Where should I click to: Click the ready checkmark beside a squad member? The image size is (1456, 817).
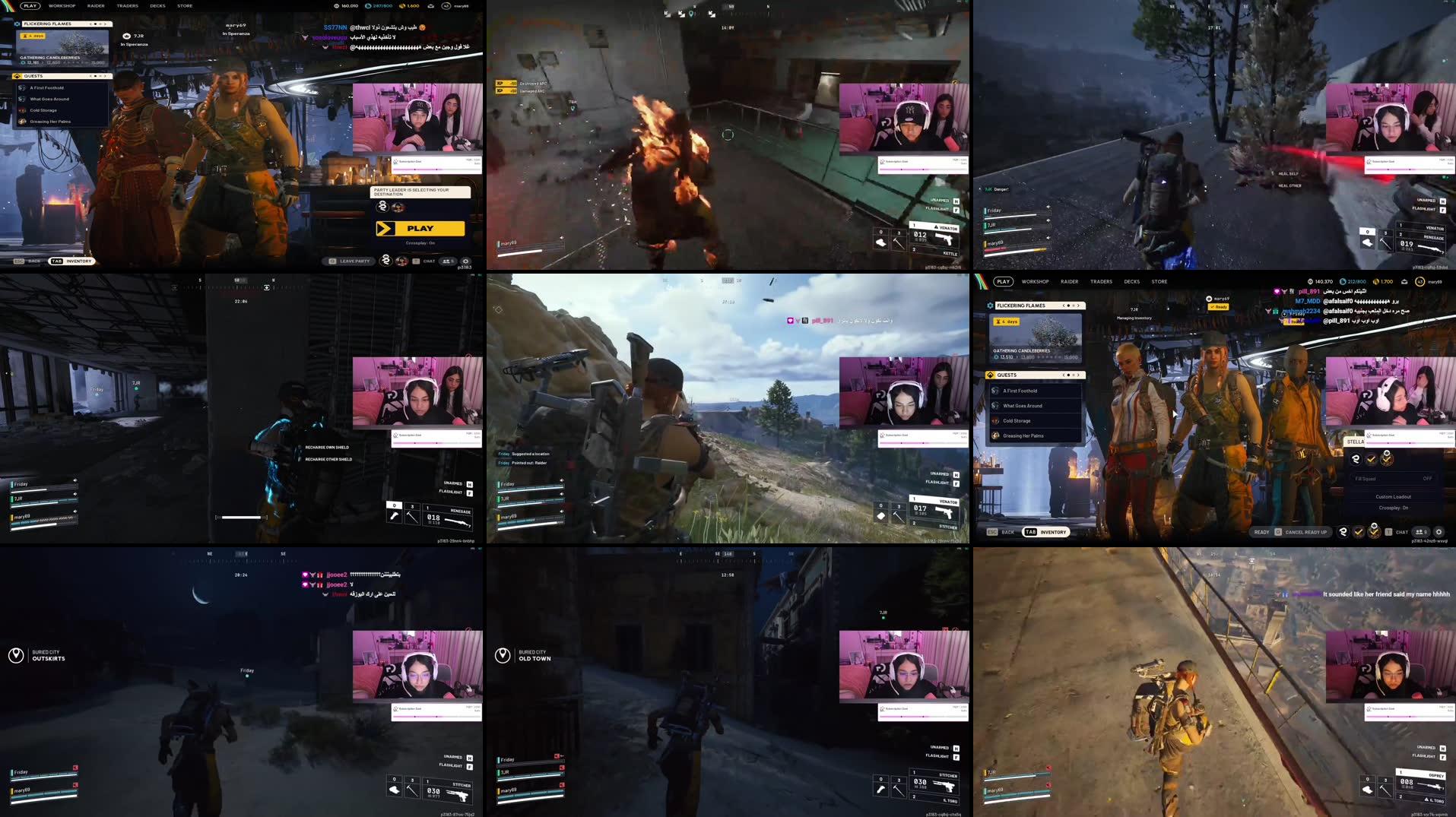coord(1372,459)
